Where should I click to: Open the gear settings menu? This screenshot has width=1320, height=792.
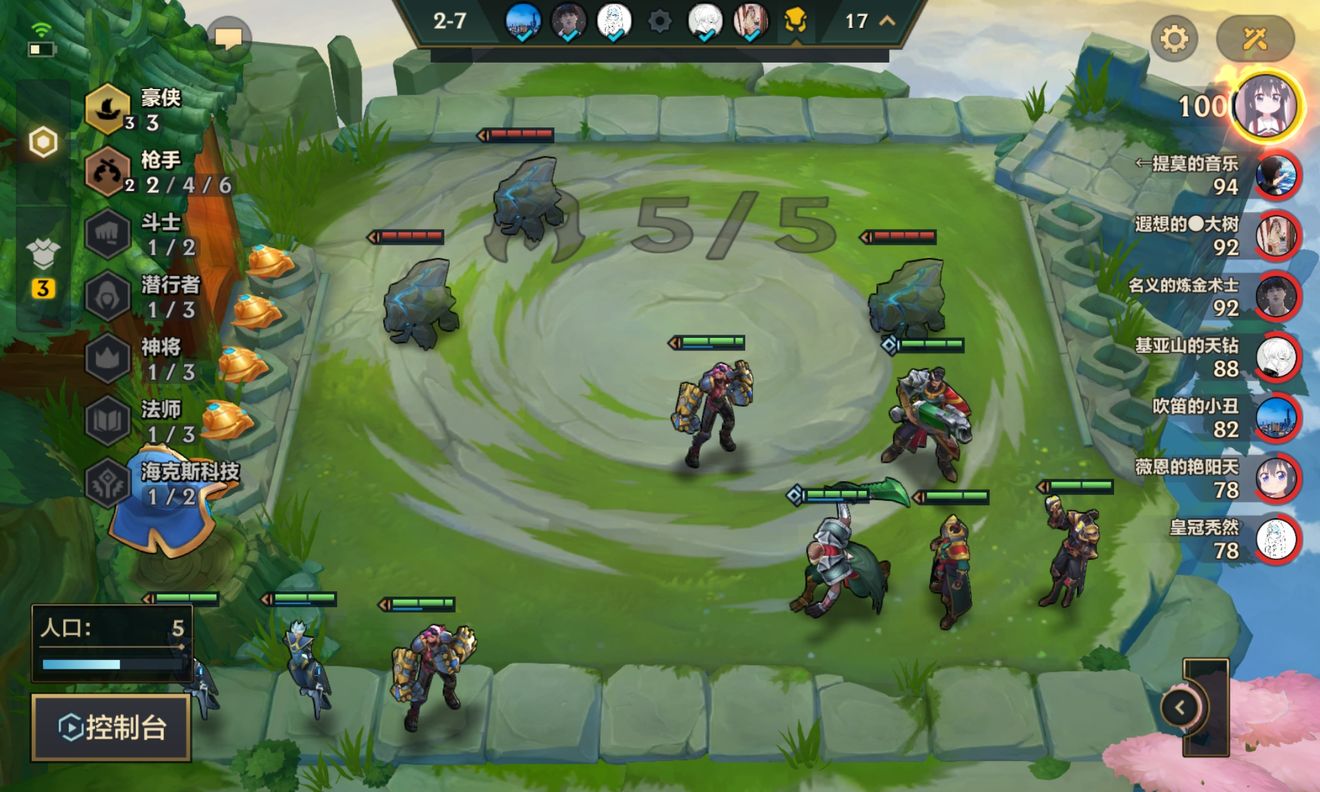(x=1174, y=39)
